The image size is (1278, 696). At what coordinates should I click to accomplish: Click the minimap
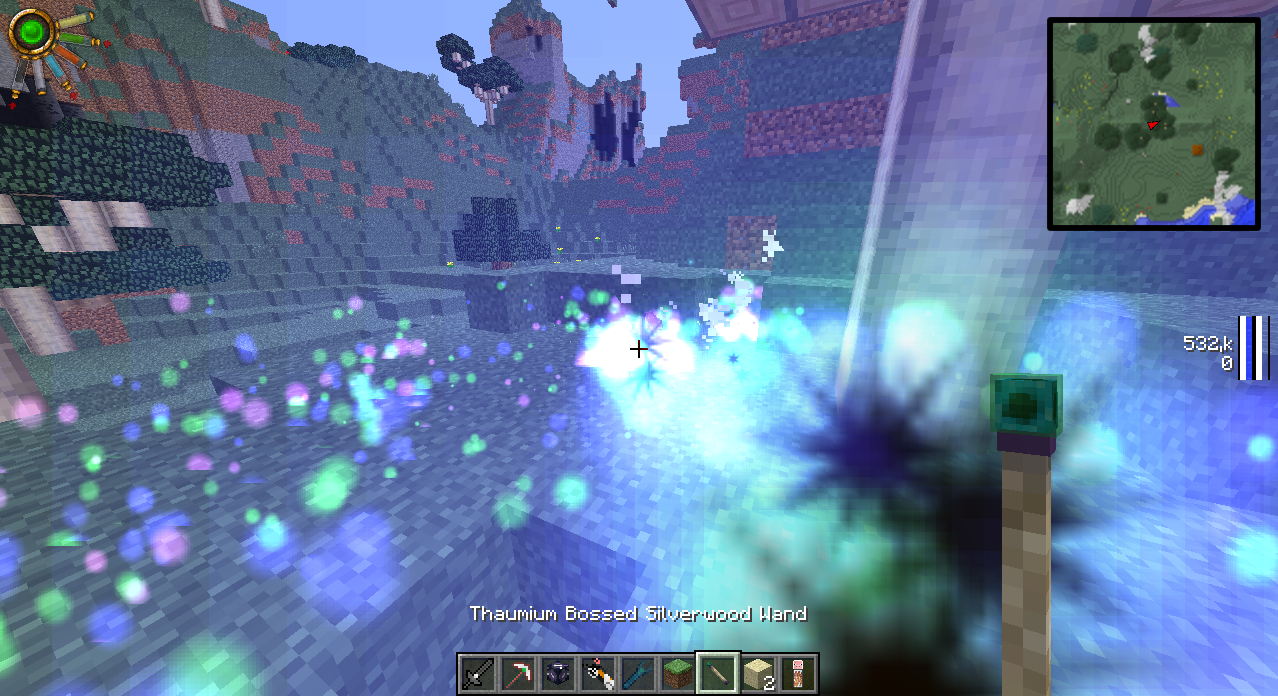(1153, 124)
